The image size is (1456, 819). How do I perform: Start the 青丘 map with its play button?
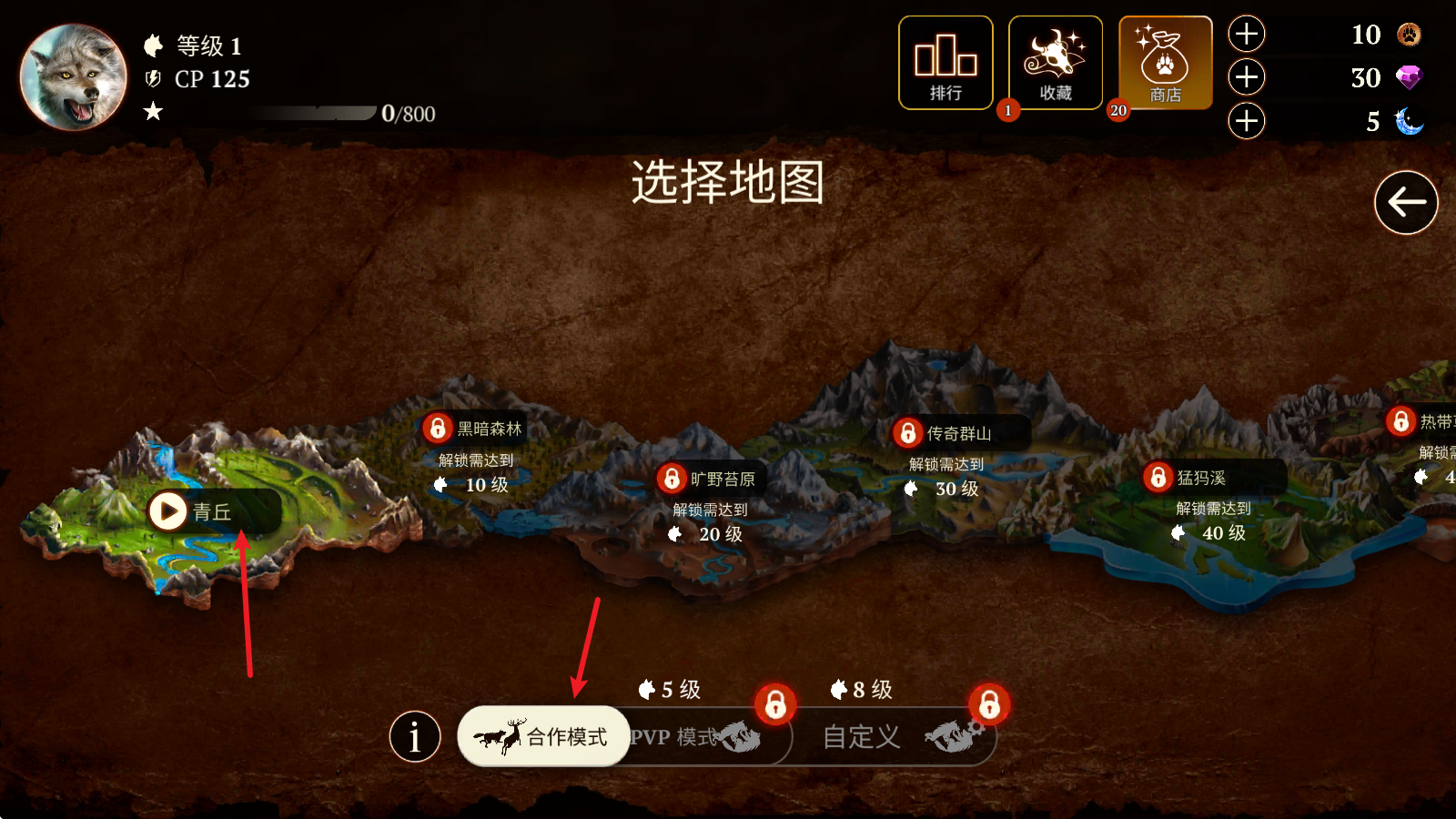point(167,511)
